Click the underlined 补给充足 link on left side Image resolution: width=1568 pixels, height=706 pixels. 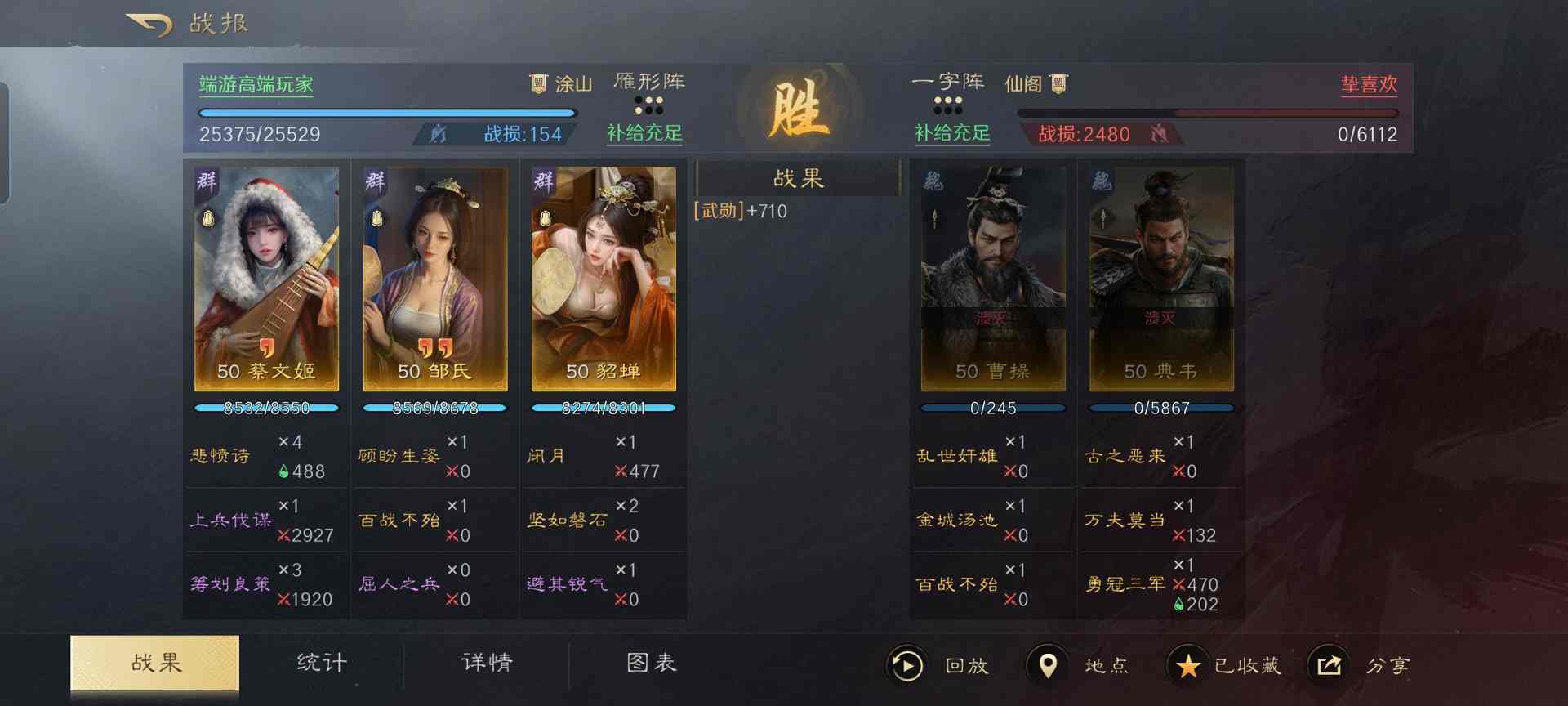[644, 133]
